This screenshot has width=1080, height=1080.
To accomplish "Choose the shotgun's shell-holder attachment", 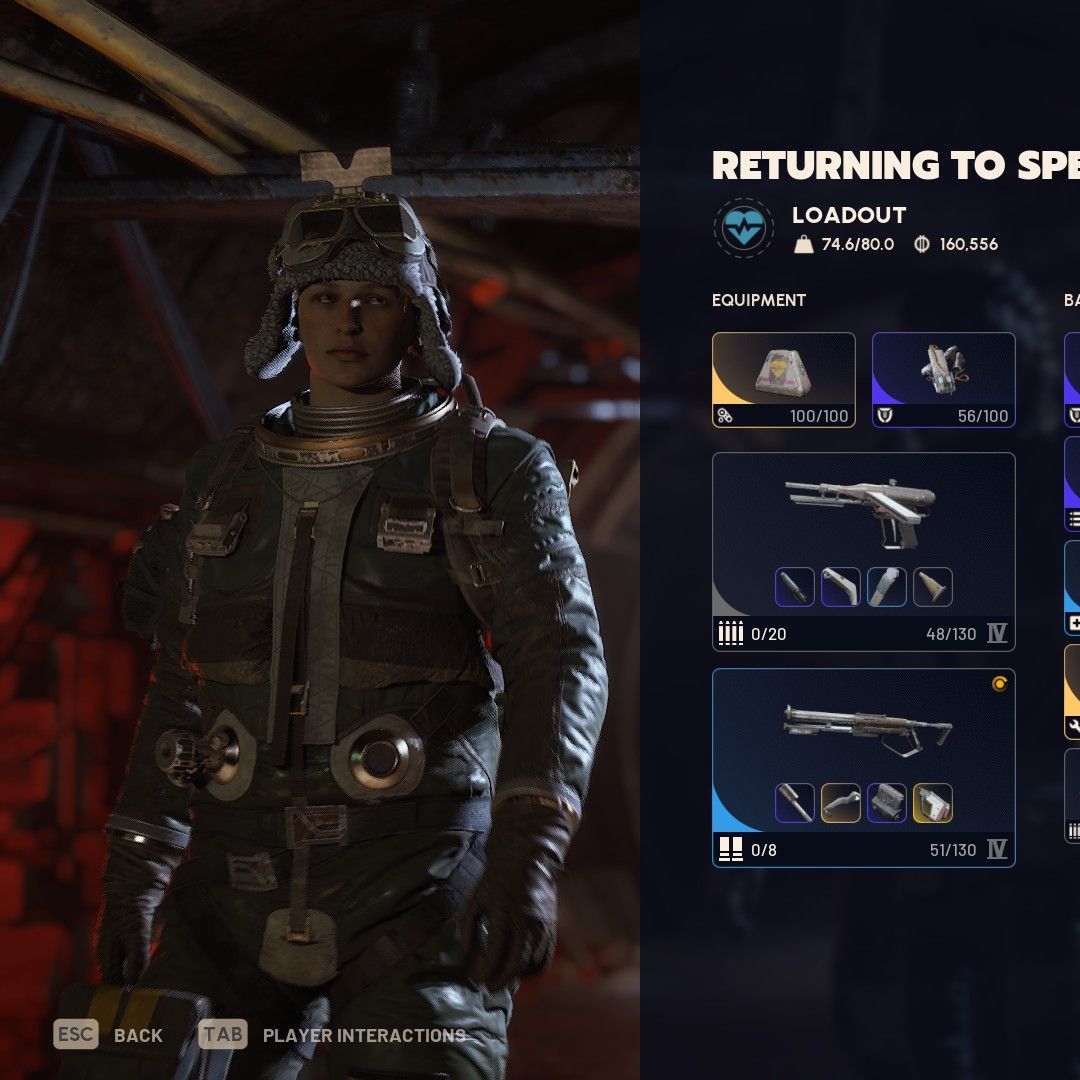I will point(887,803).
